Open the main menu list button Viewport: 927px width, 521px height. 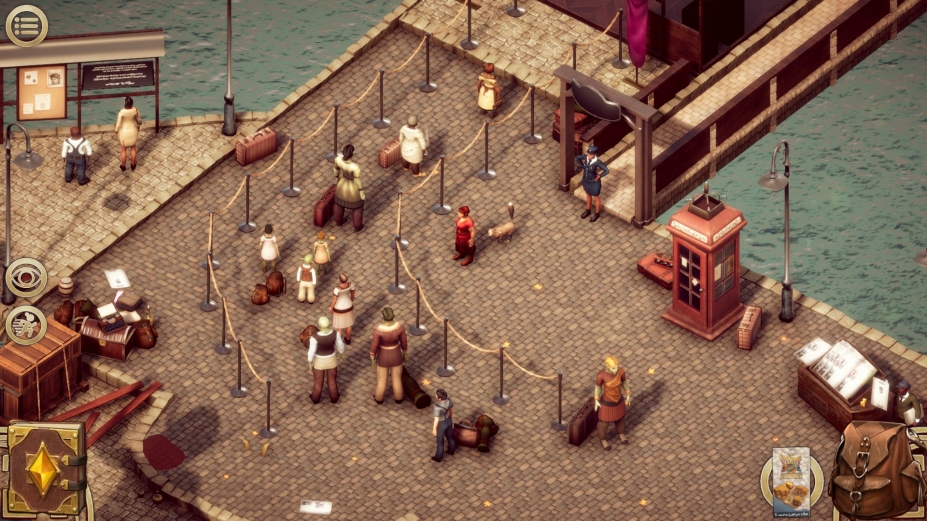coord(26,26)
